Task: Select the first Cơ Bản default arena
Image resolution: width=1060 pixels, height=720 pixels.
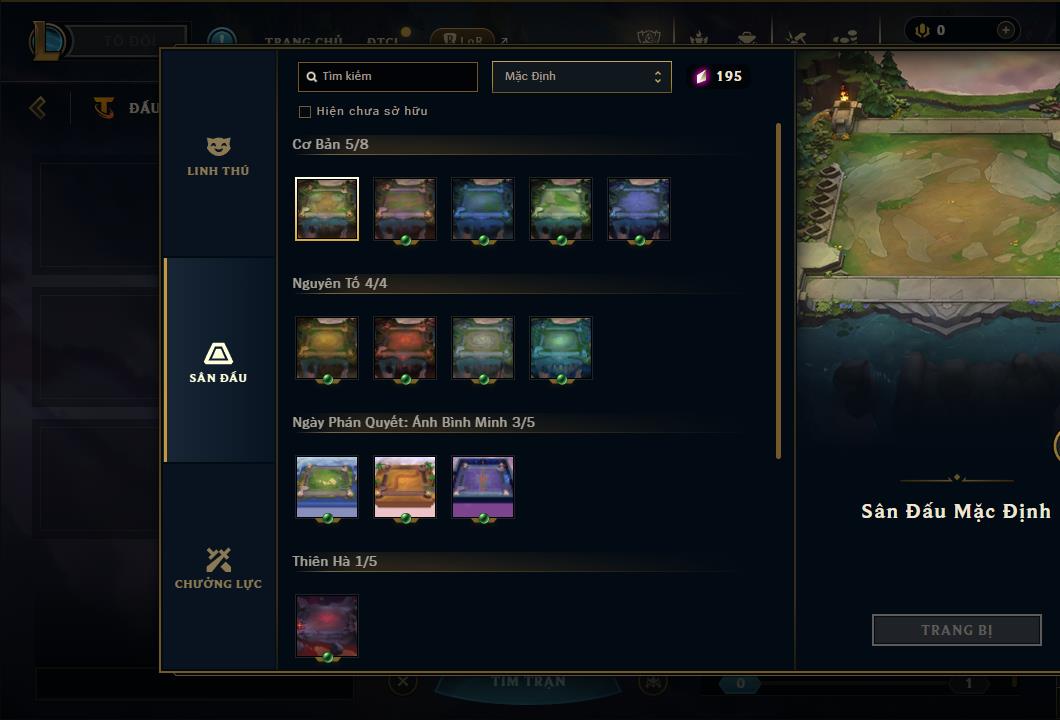Action: coord(327,209)
